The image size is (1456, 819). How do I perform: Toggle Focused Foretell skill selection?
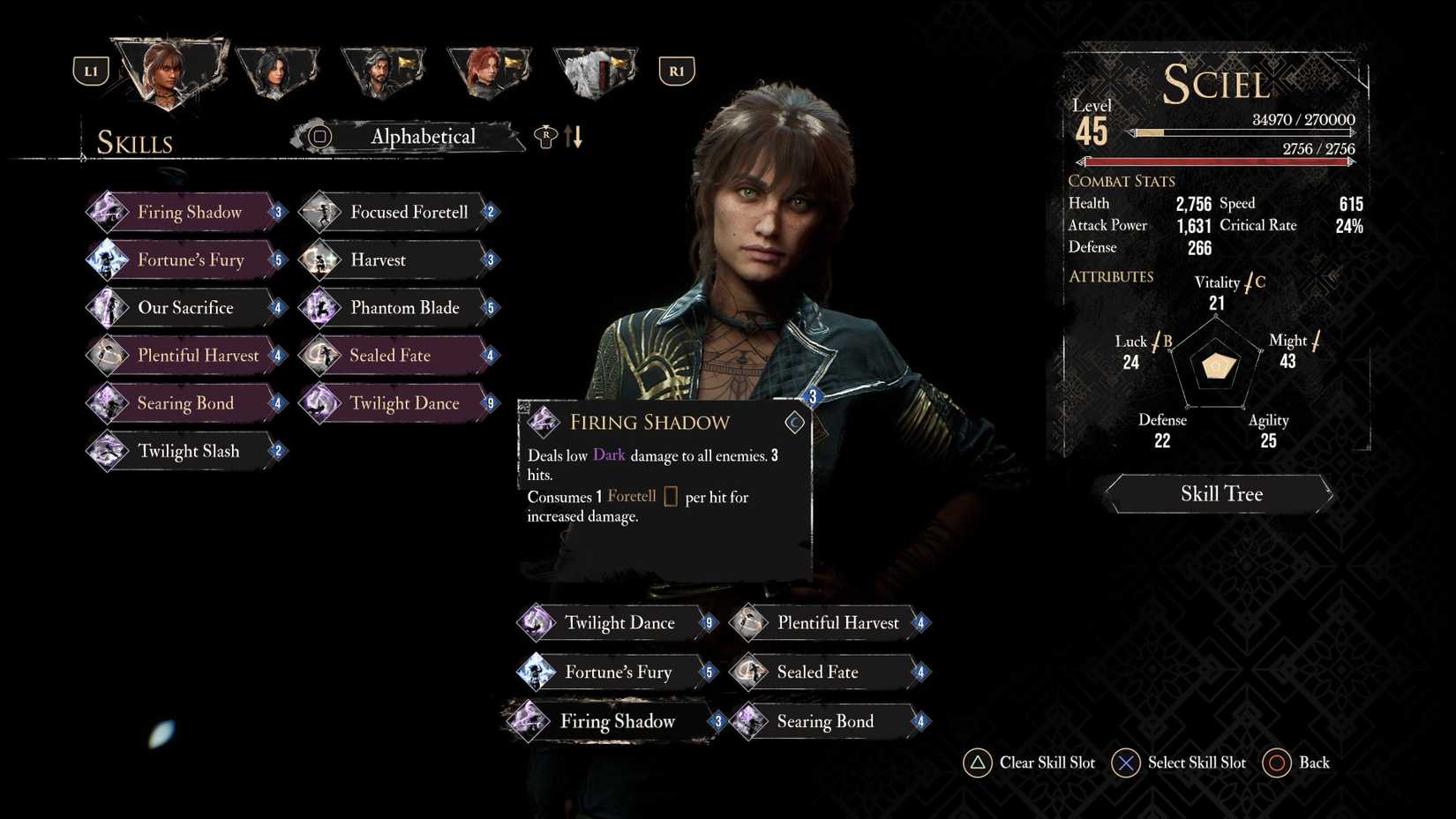point(322,212)
